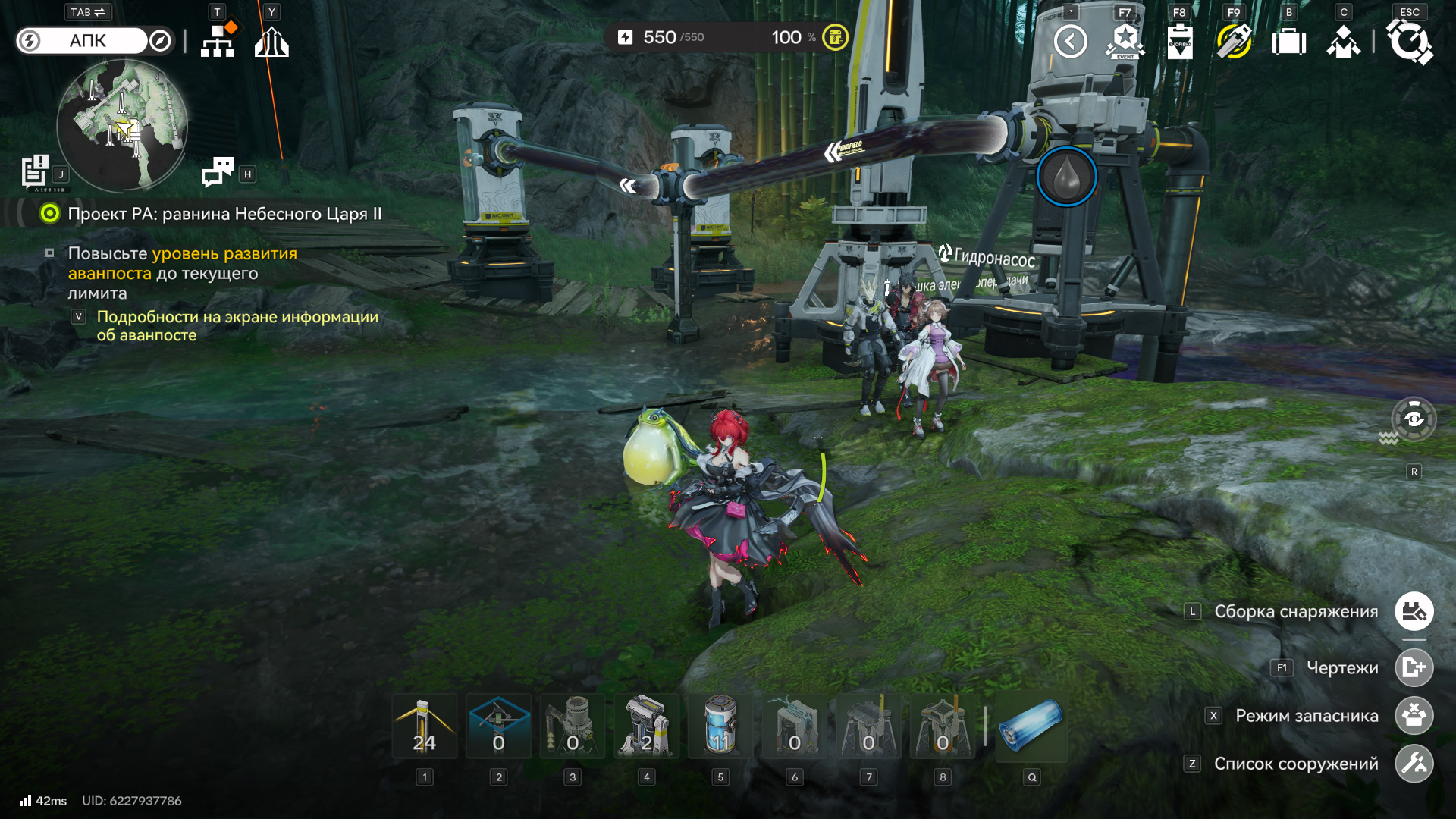
Task: Select the blue canister building slot
Action: (720, 726)
